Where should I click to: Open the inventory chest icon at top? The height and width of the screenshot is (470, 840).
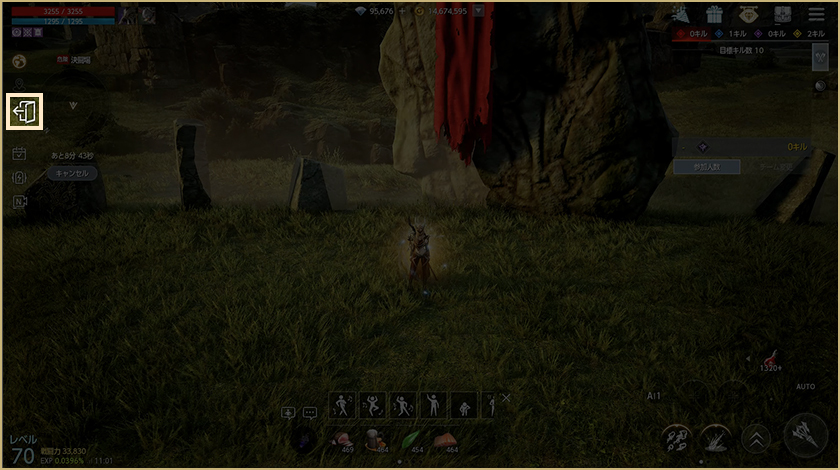click(x=782, y=14)
